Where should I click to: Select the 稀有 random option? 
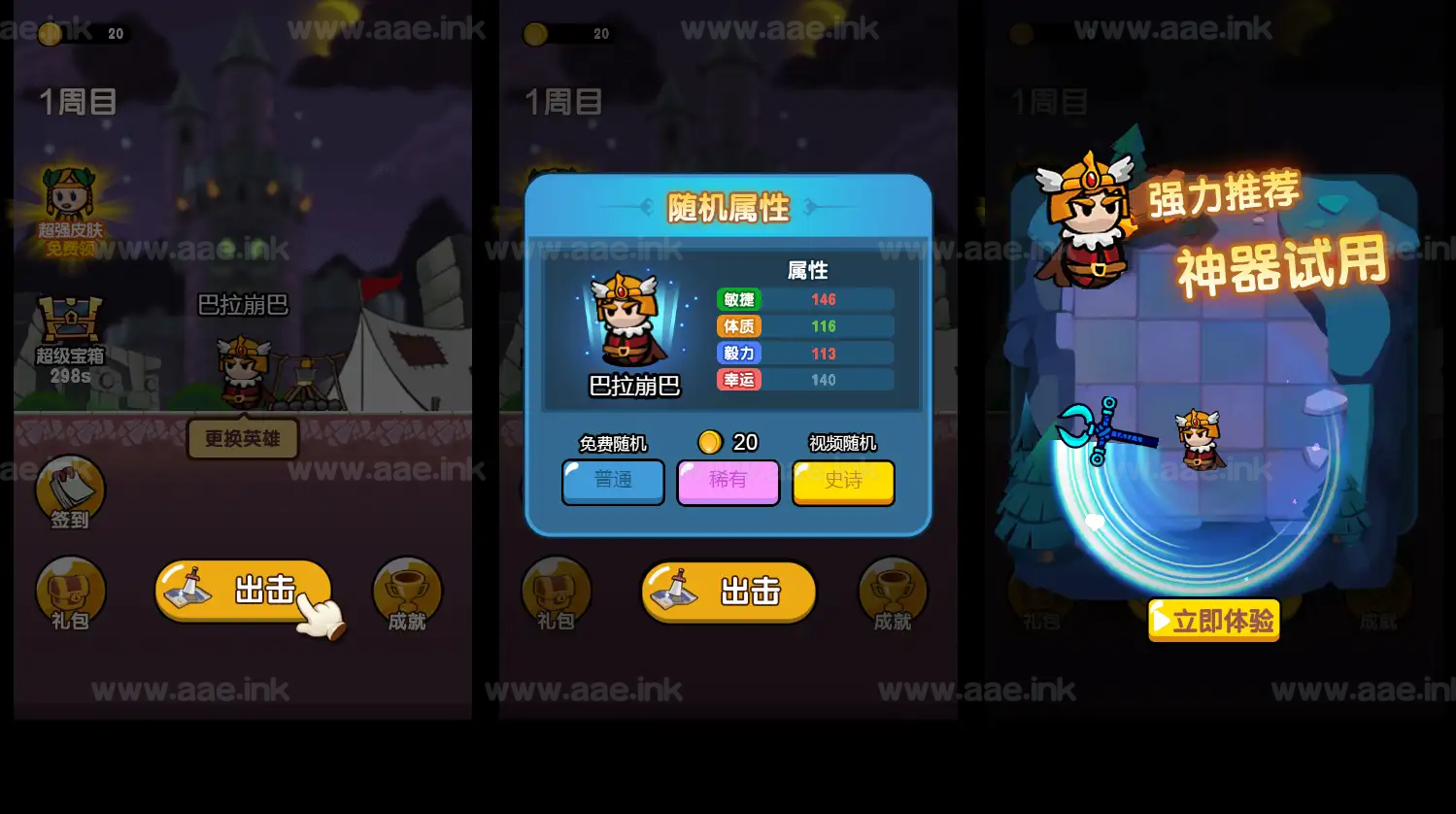click(728, 482)
